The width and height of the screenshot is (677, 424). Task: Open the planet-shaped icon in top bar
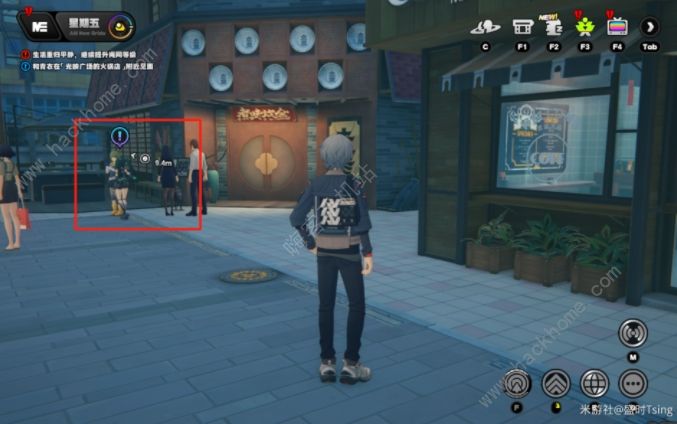[x=484, y=27]
